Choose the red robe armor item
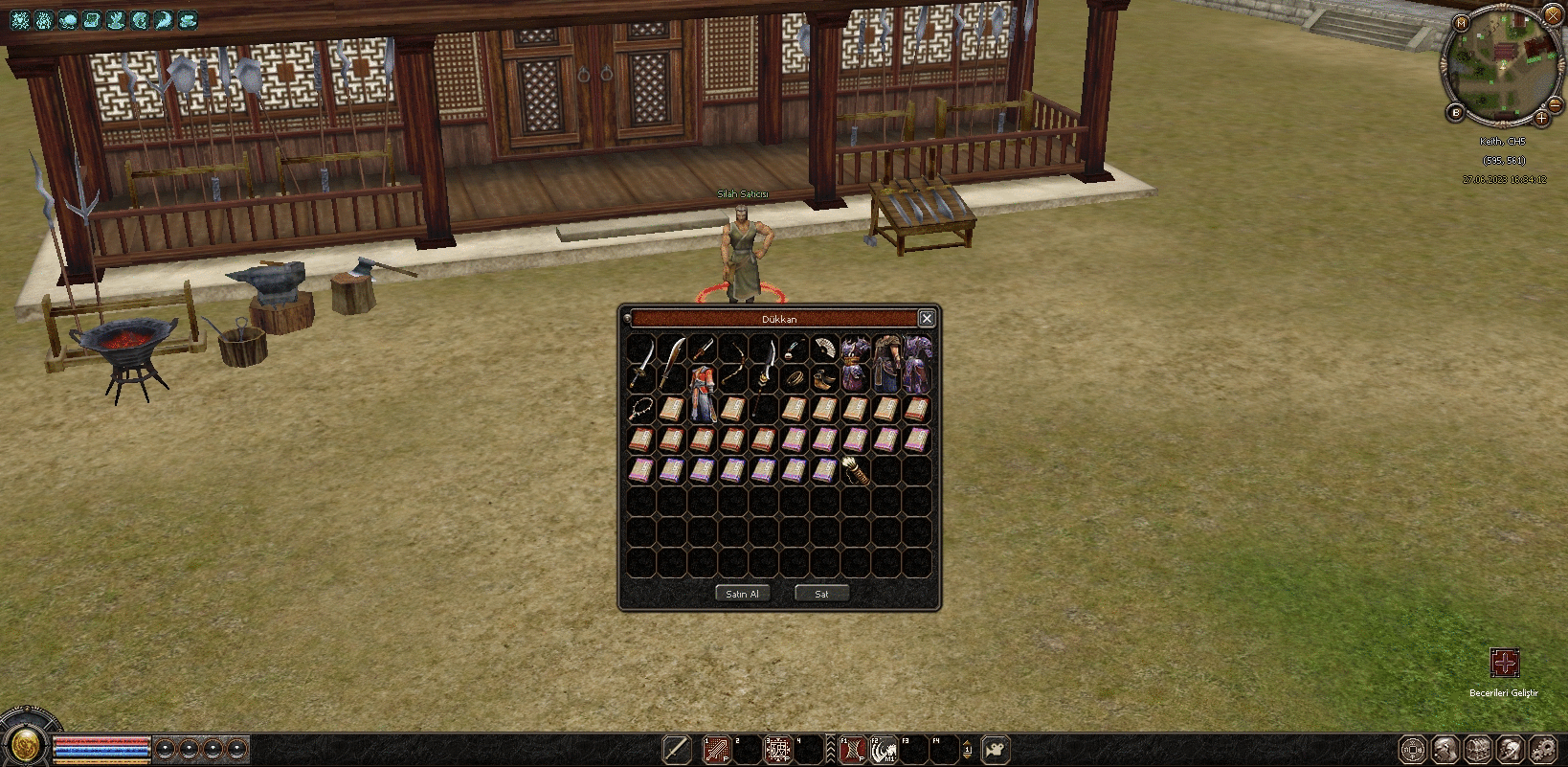Viewport: 1568px width, 767px height. (x=703, y=395)
